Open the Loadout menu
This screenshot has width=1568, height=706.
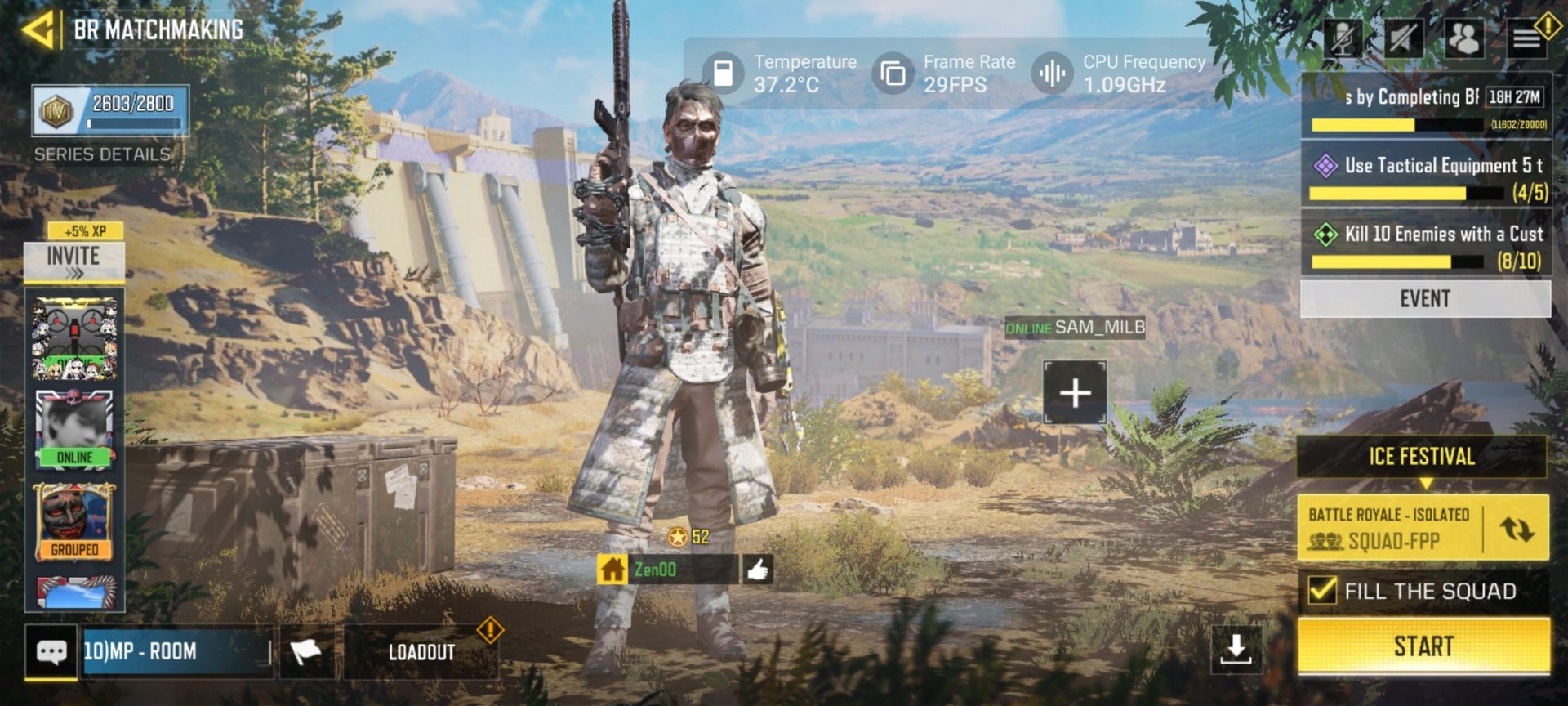point(421,652)
